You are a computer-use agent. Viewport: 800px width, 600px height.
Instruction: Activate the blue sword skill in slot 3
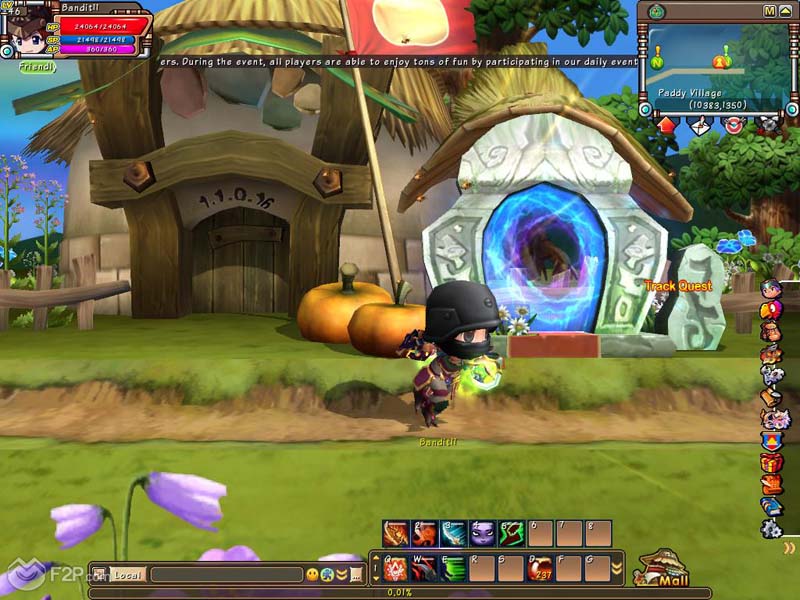coord(454,534)
